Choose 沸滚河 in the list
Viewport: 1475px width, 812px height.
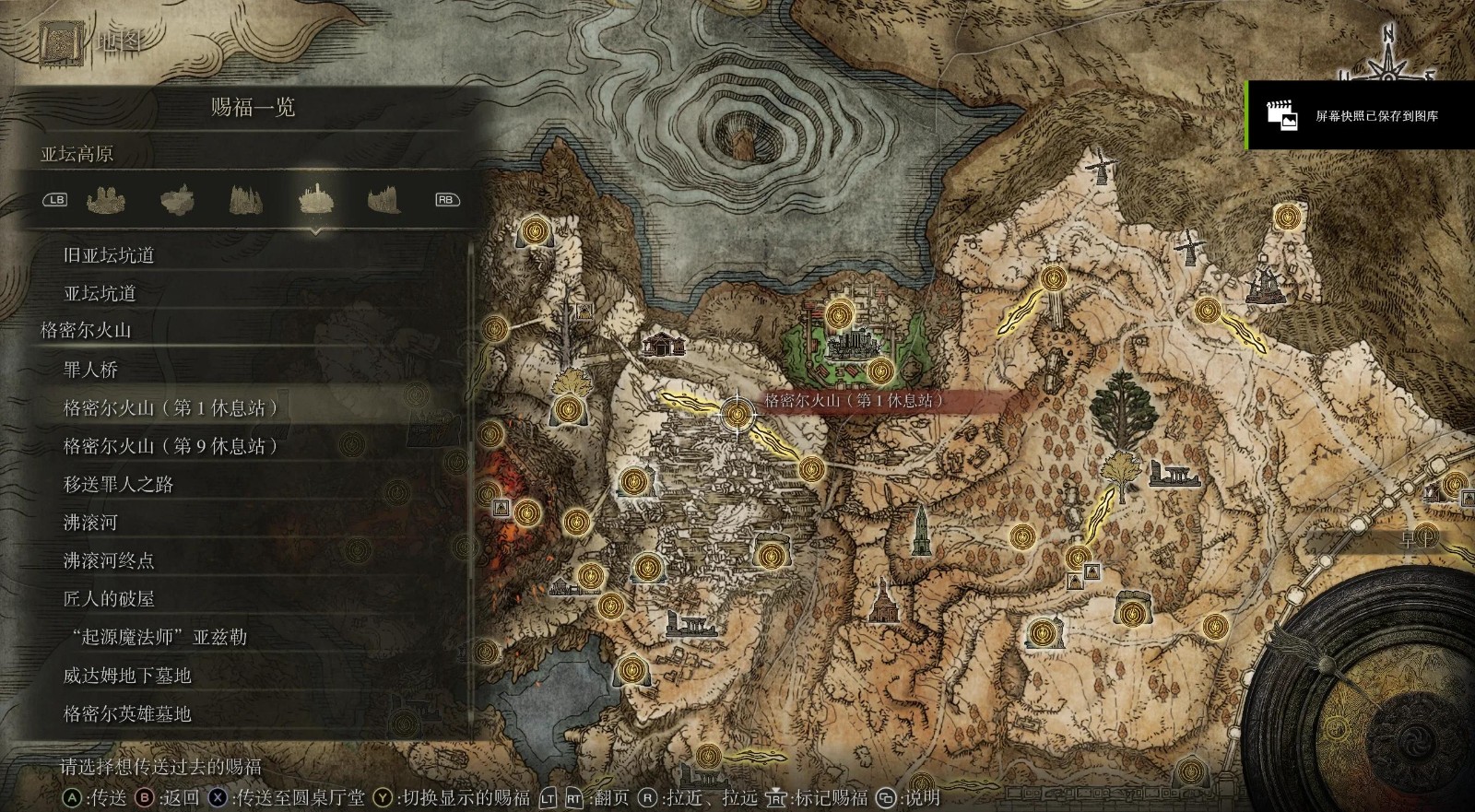point(90,523)
